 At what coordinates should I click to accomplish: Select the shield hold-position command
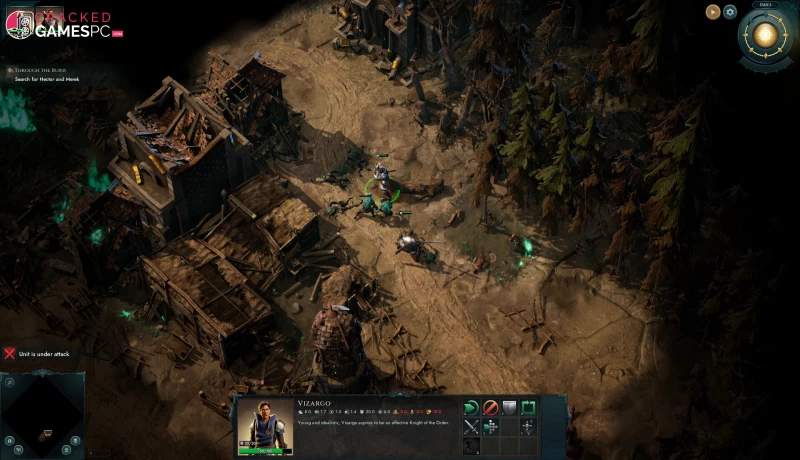509,408
